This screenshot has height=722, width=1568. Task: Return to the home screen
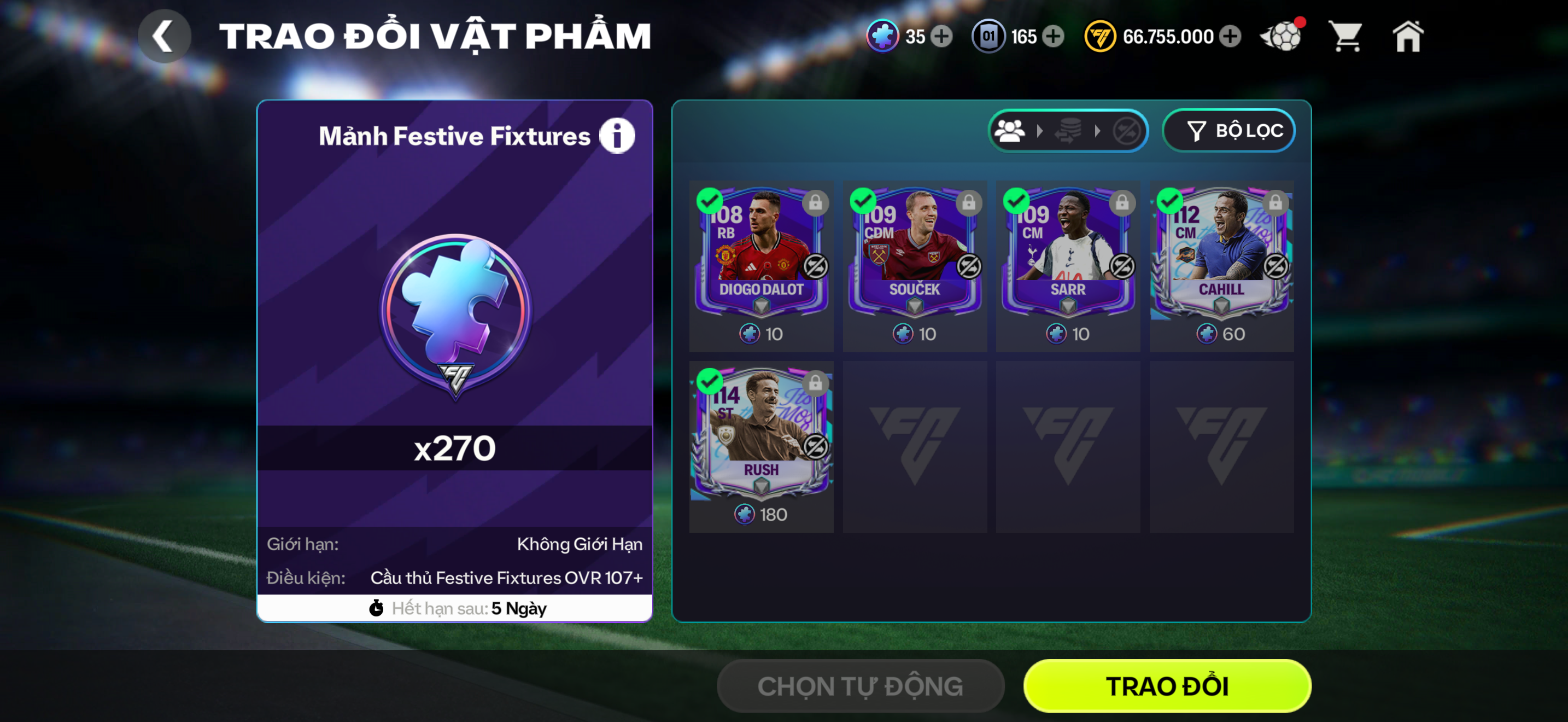tap(1408, 37)
